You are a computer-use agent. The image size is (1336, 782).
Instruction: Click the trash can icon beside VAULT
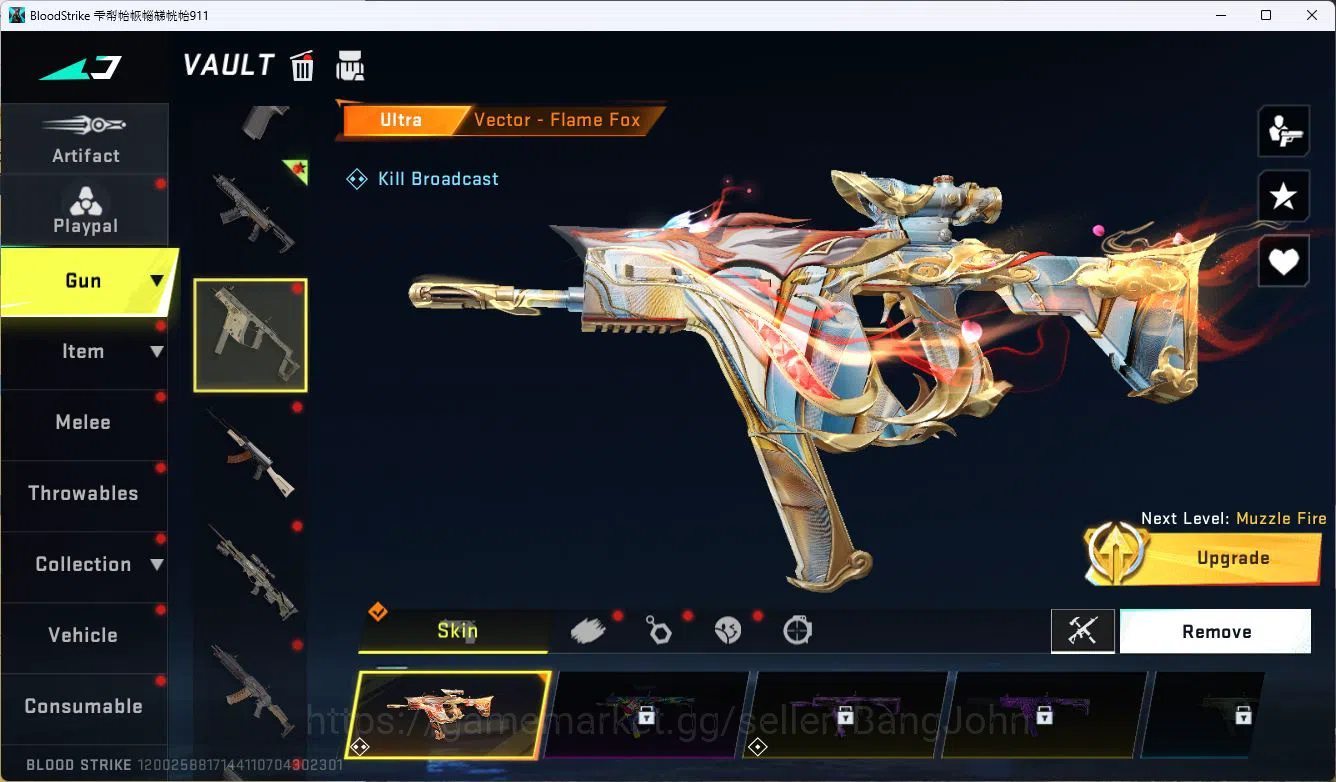coord(301,65)
